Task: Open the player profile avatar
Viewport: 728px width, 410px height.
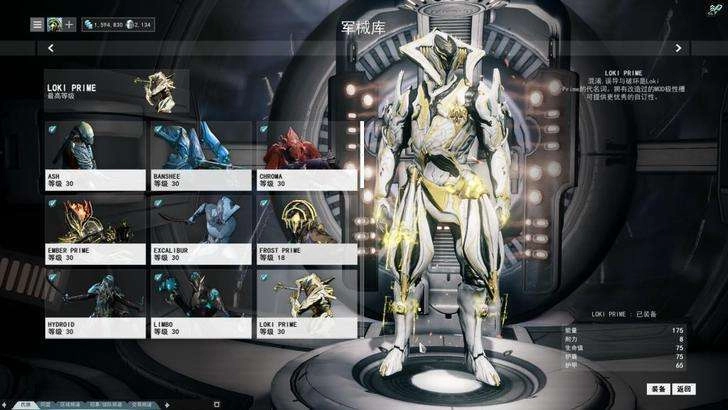Action: pyautogui.click(x=54, y=23)
